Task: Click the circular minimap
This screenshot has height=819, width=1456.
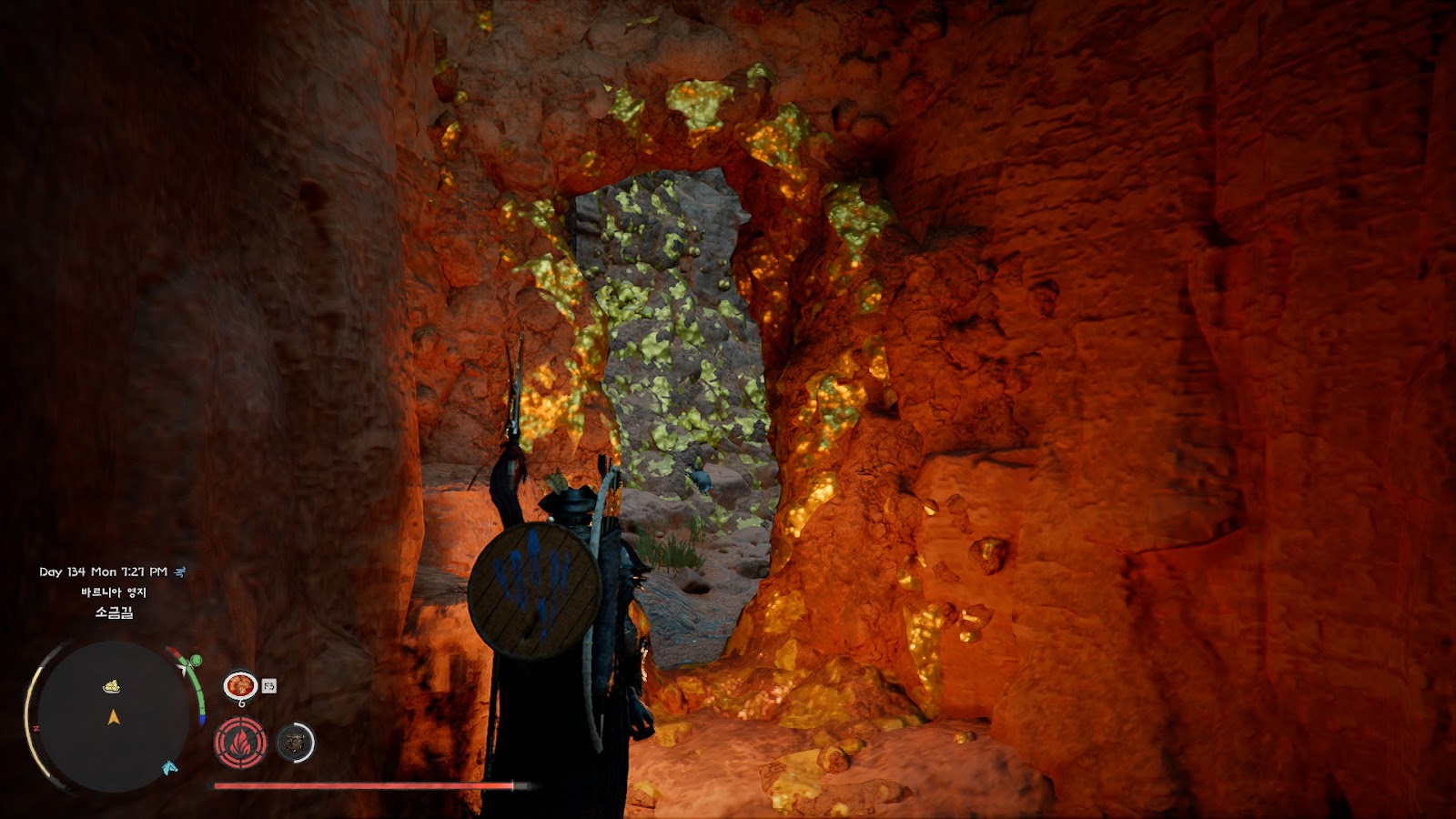Action: 113,716
